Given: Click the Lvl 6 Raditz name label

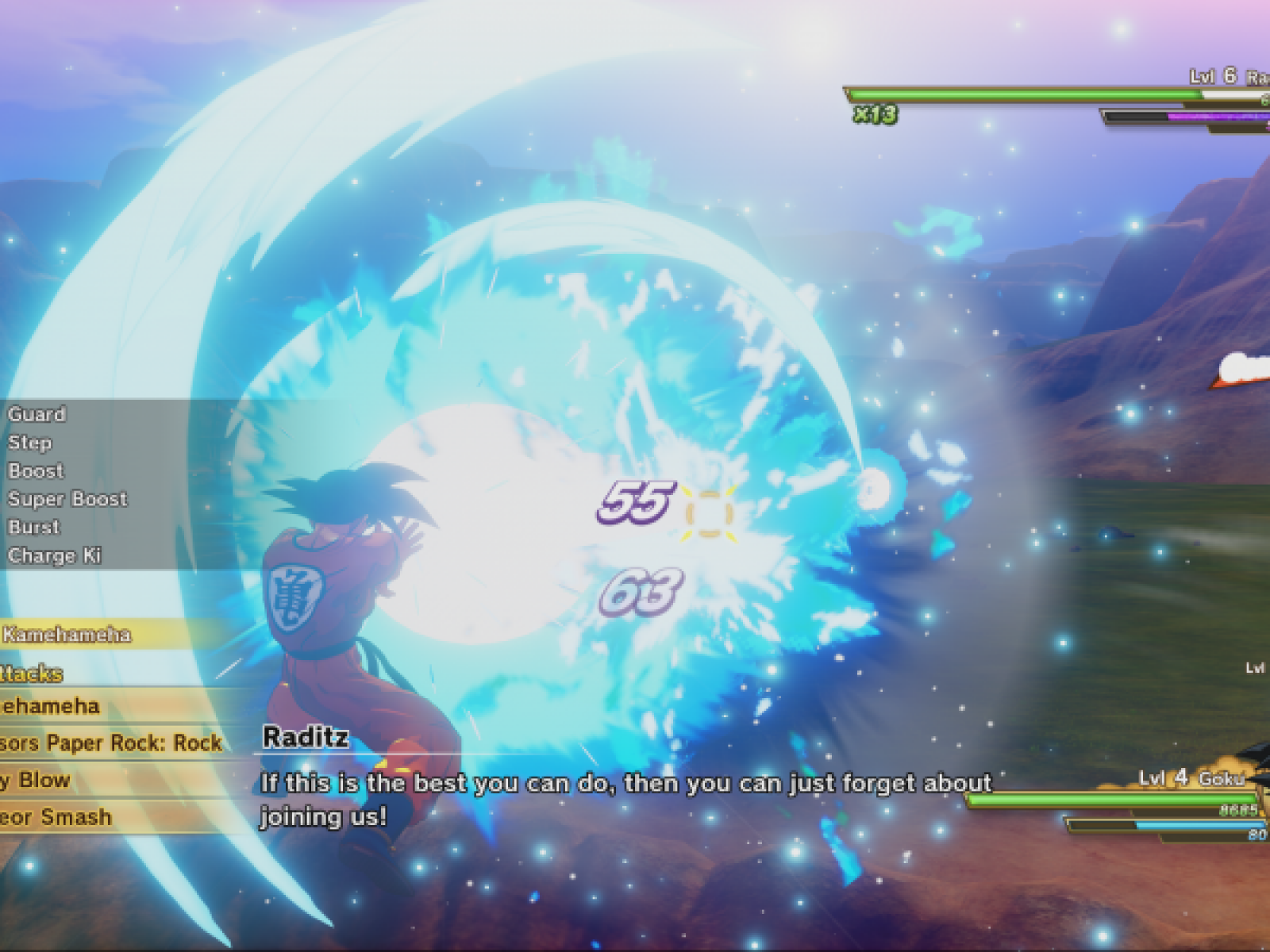Looking at the screenshot, I should (1222, 78).
